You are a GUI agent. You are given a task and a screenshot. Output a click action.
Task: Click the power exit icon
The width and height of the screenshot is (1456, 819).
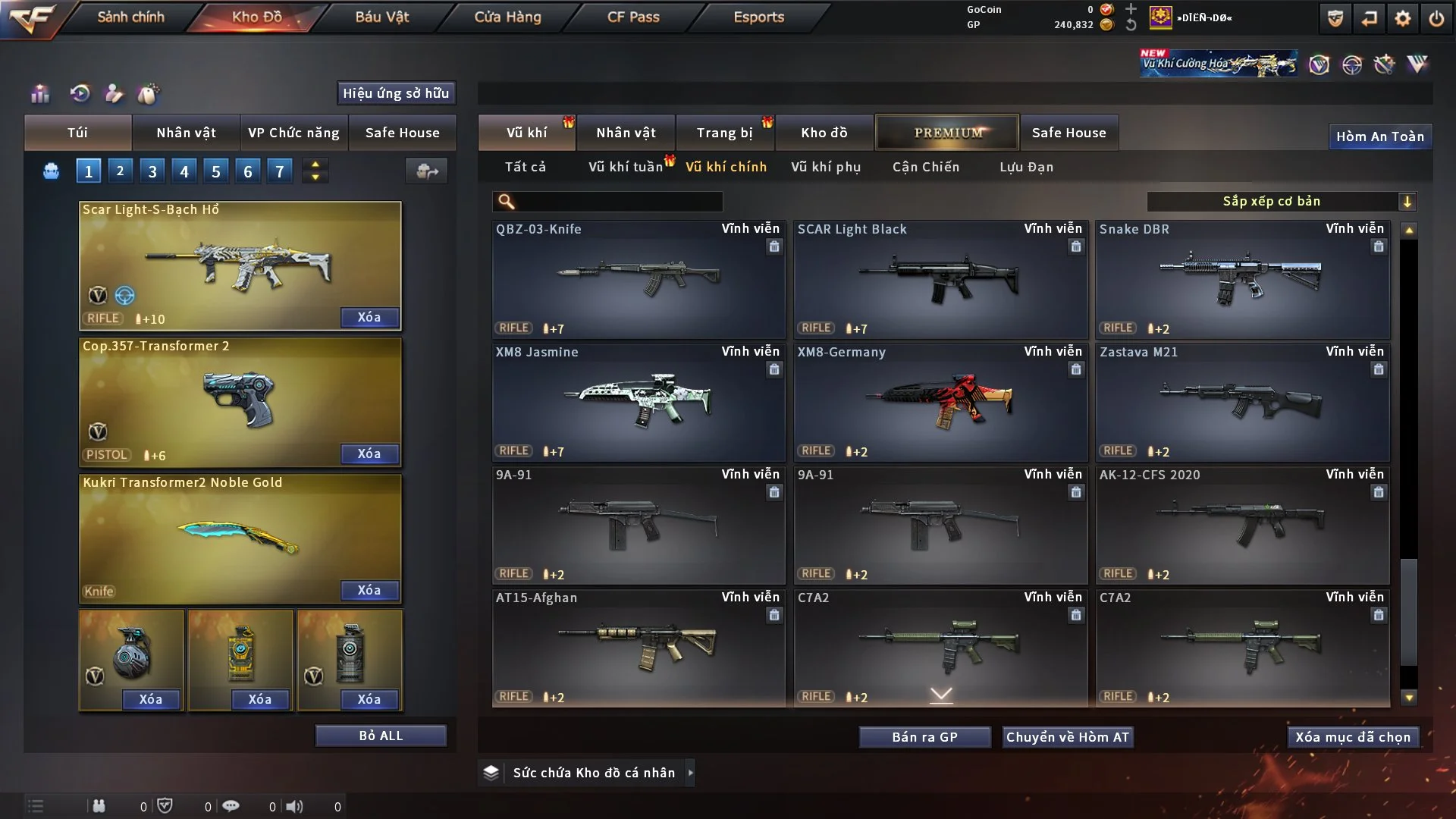tap(1436, 18)
